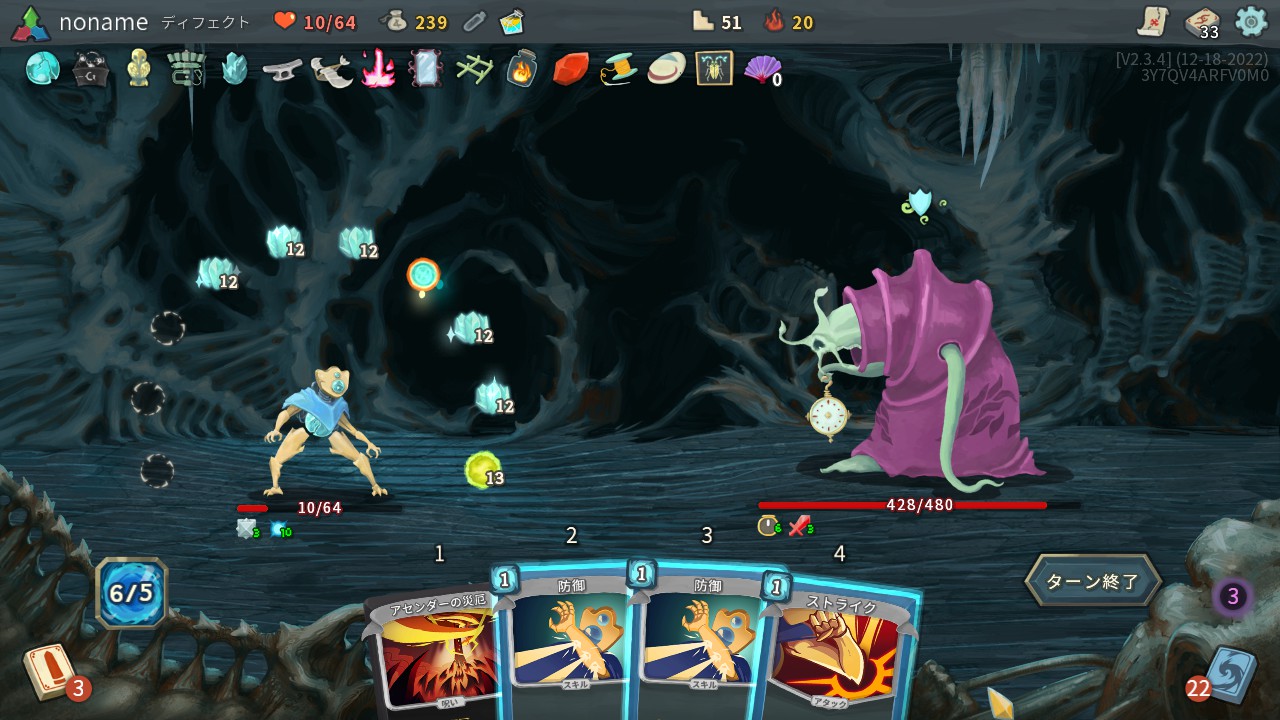Inspect the Golden Idol relic
The width and height of the screenshot is (1280, 720).
(x=138, y=68)
